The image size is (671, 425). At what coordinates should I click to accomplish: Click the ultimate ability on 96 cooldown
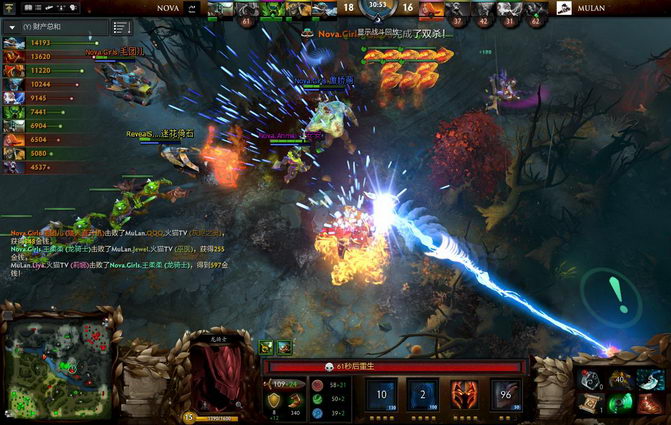[x=506, y=394]
